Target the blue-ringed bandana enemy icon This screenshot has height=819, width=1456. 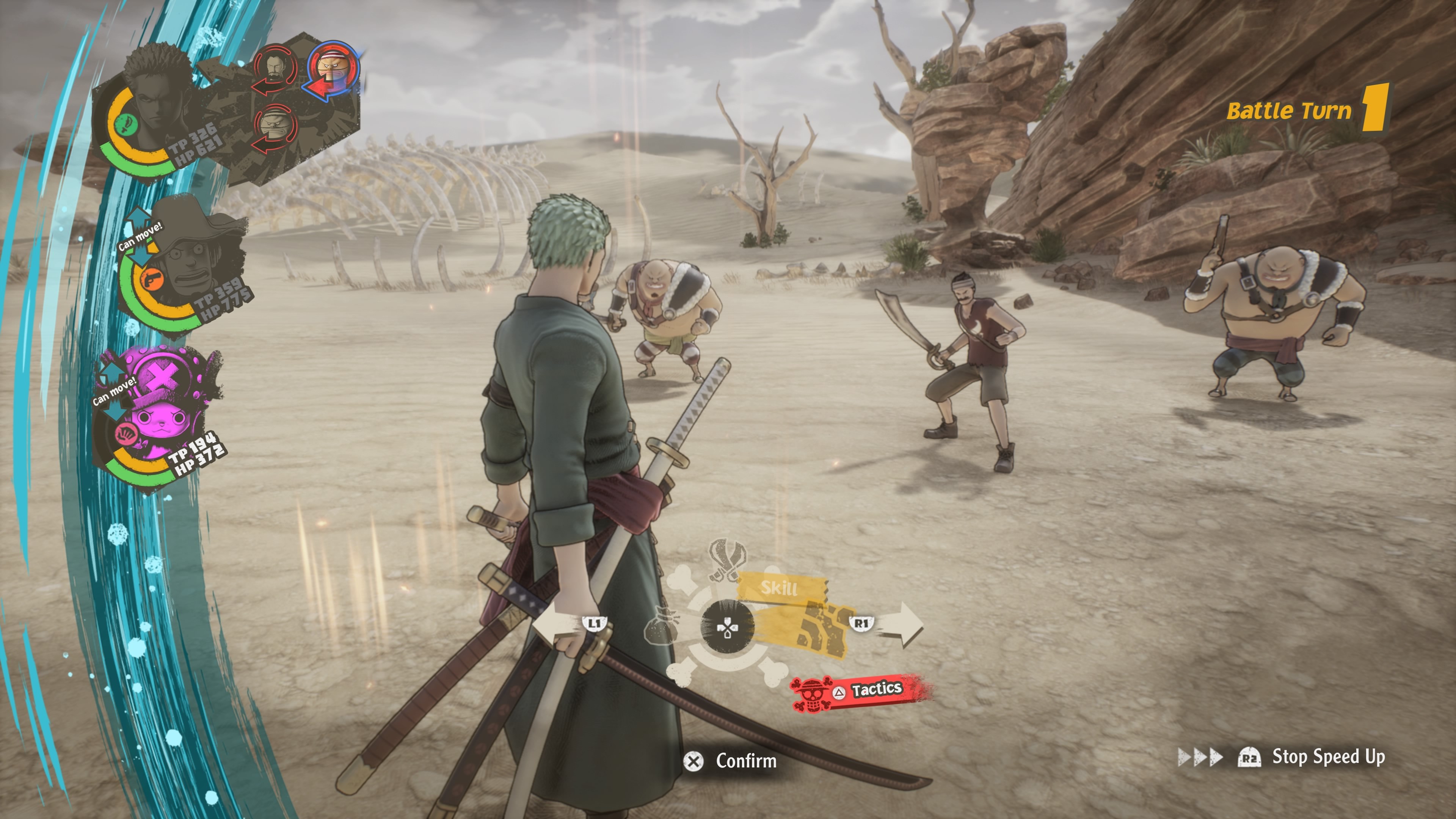click(334, 69)
